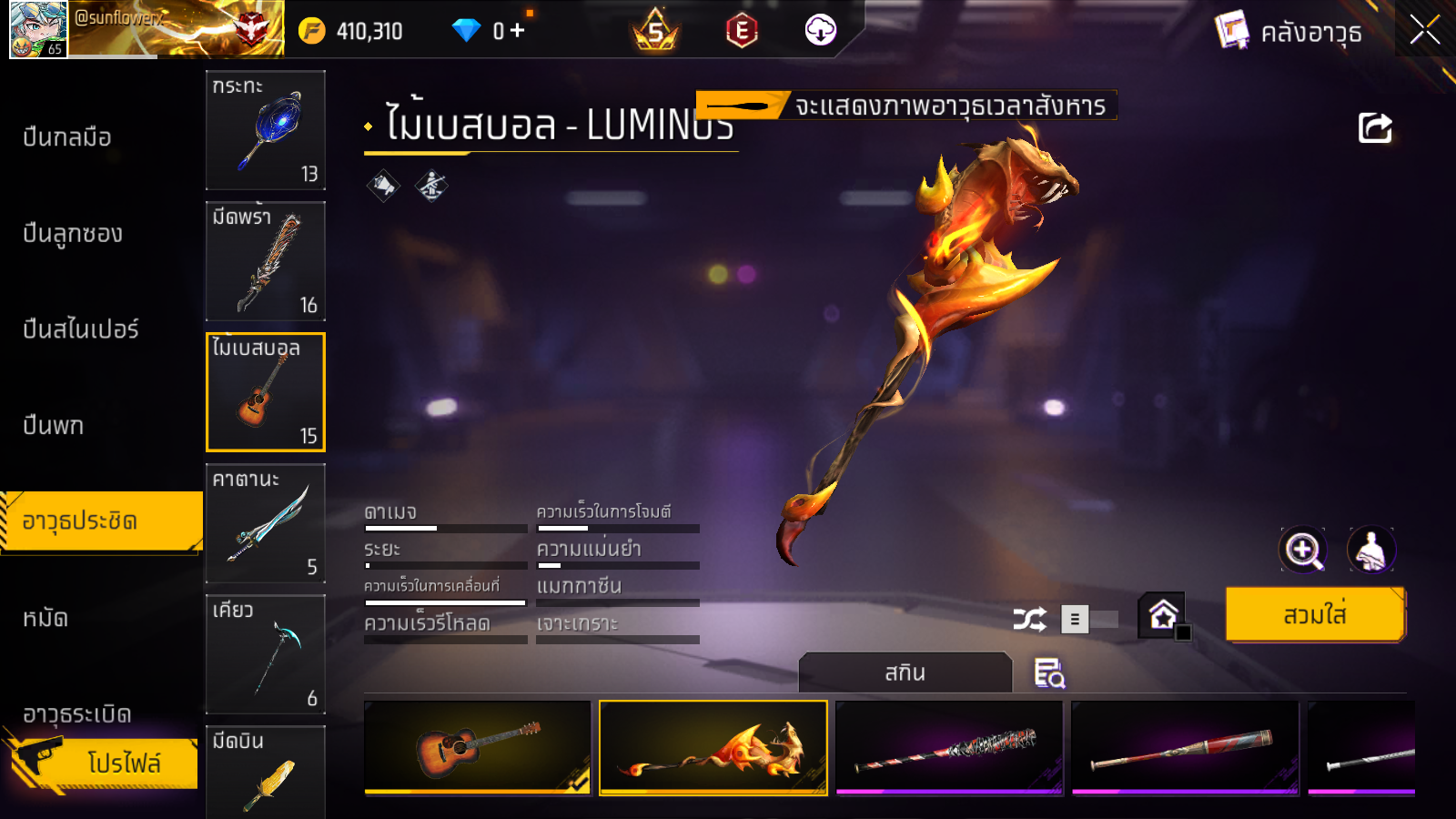Viewport: 1456px width, 819px height.
Task: Select the guitar skin thumbnail
Action: point(478,747)
